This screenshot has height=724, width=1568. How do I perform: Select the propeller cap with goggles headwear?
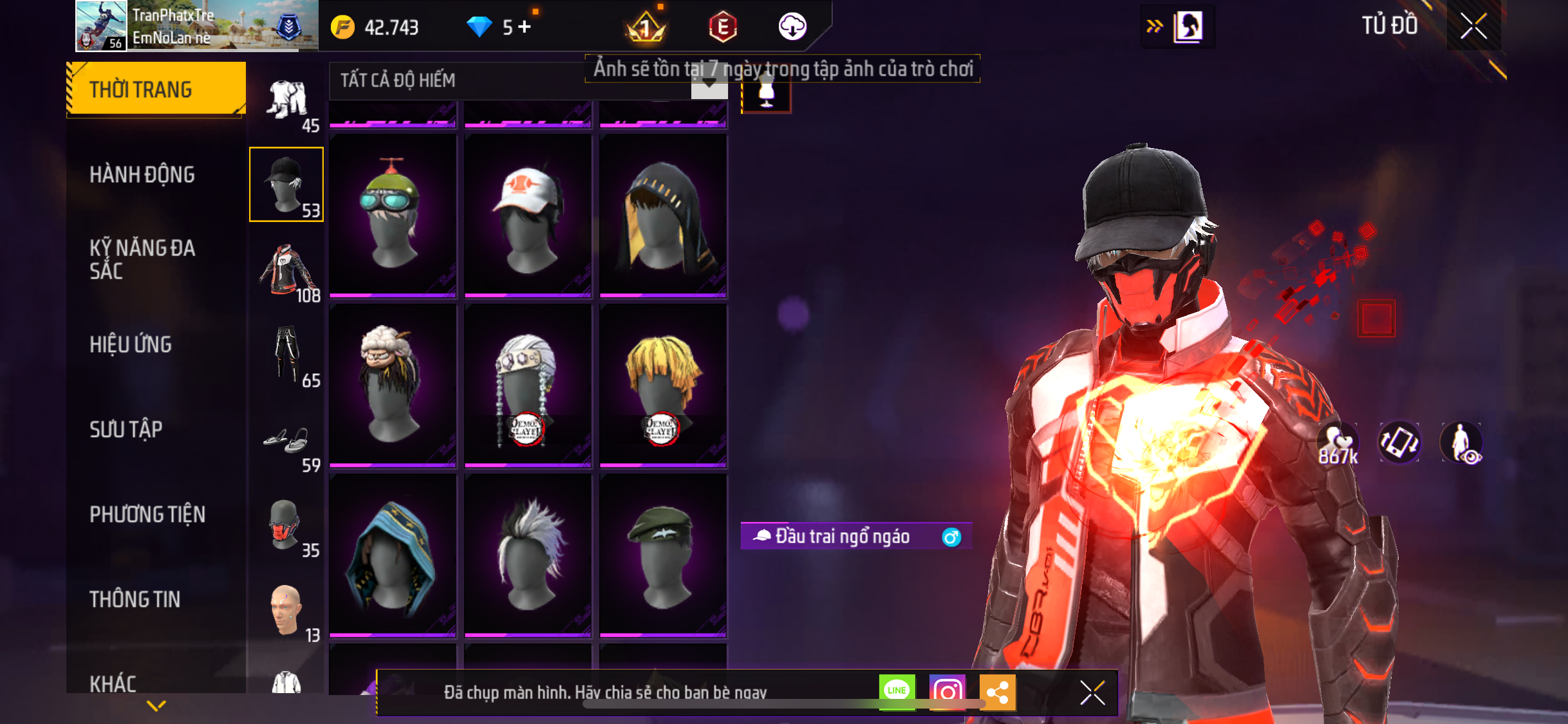coord(393,216)
